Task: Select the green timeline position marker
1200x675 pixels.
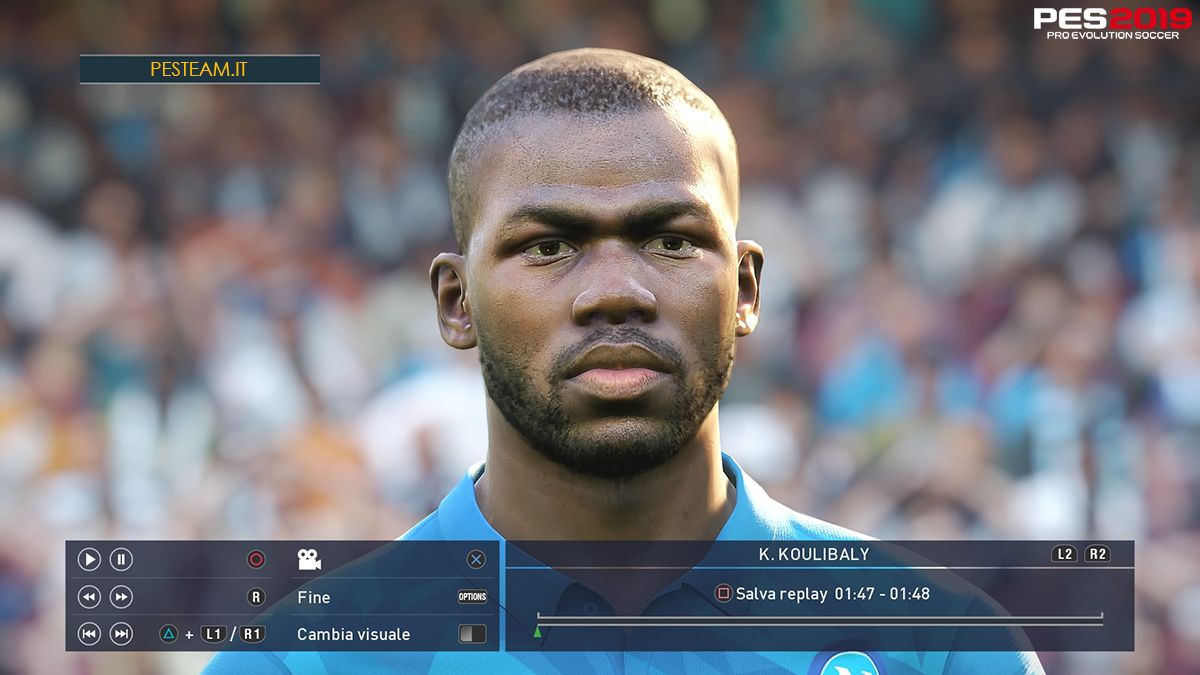Action: point(538,632)
